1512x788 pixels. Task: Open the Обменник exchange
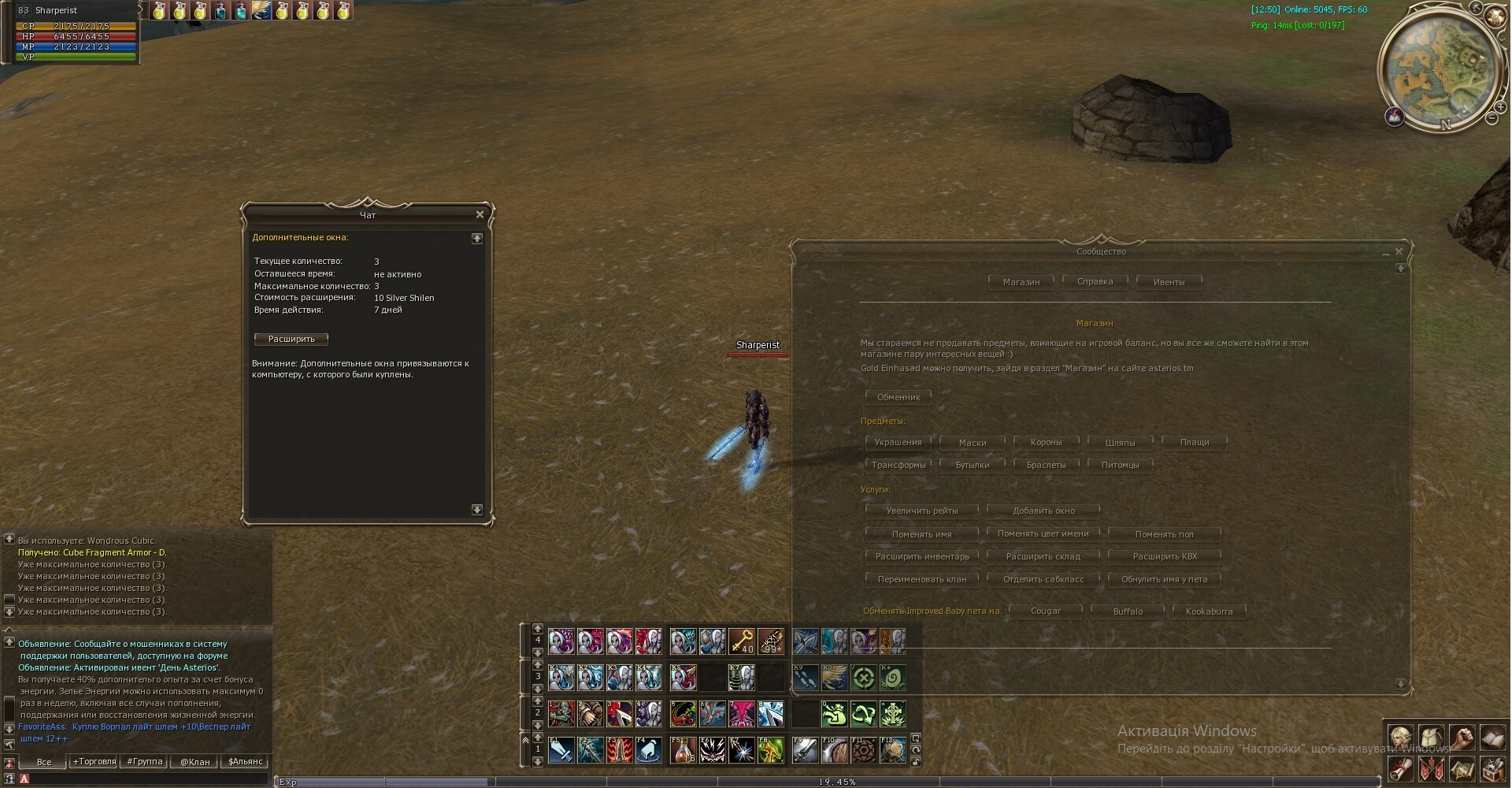[x=898, y=397]
